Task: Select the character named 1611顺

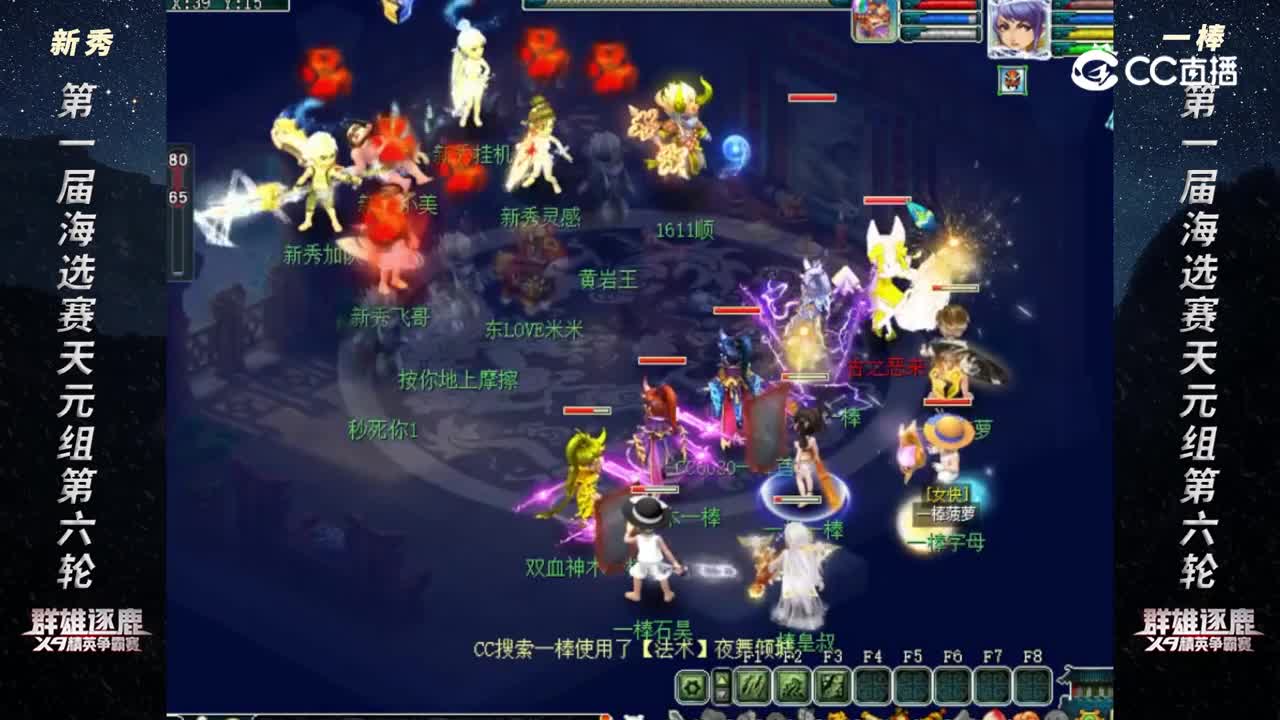Action: [688, 227]
